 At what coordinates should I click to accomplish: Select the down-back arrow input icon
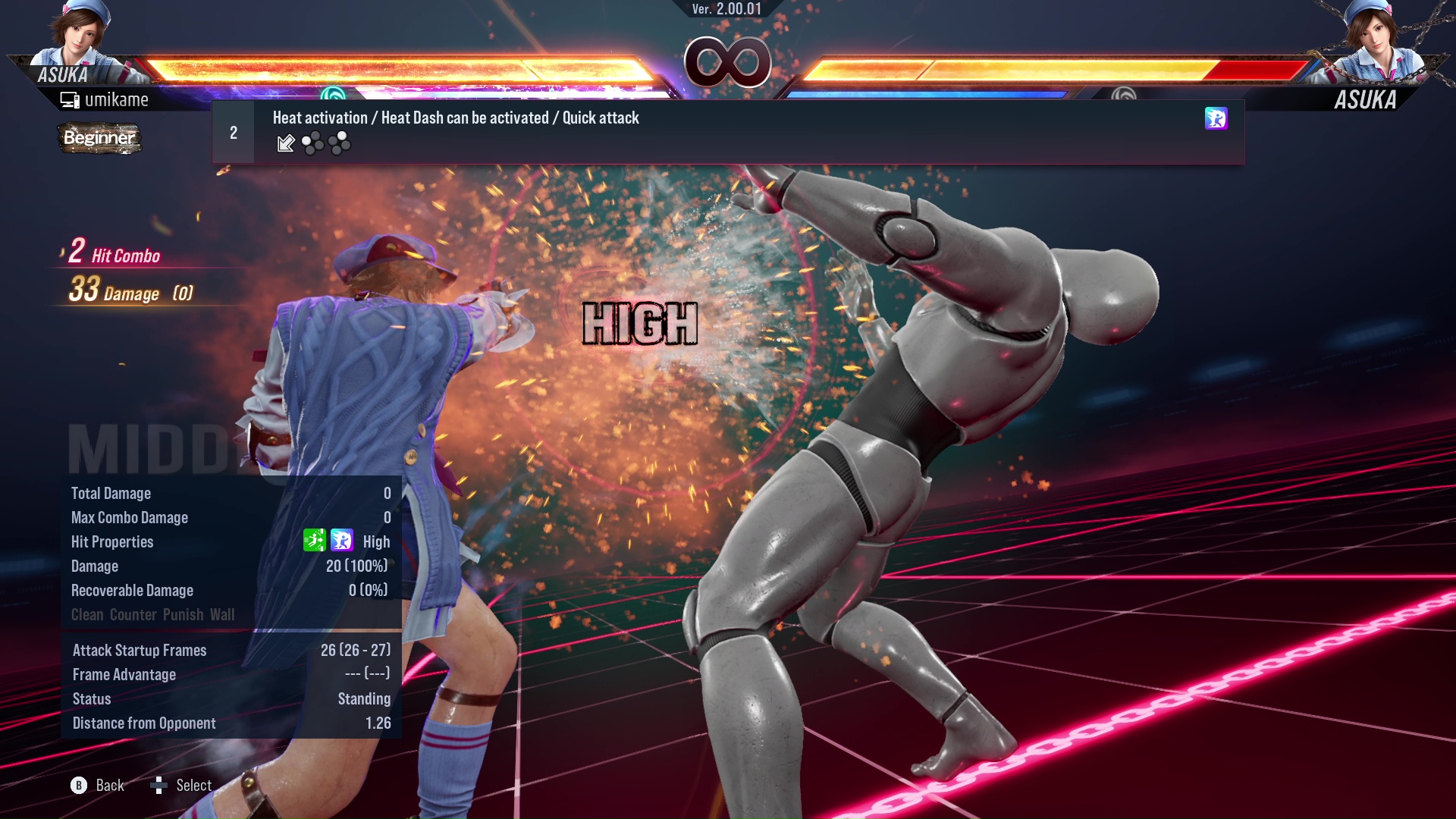tap(286, 143)
